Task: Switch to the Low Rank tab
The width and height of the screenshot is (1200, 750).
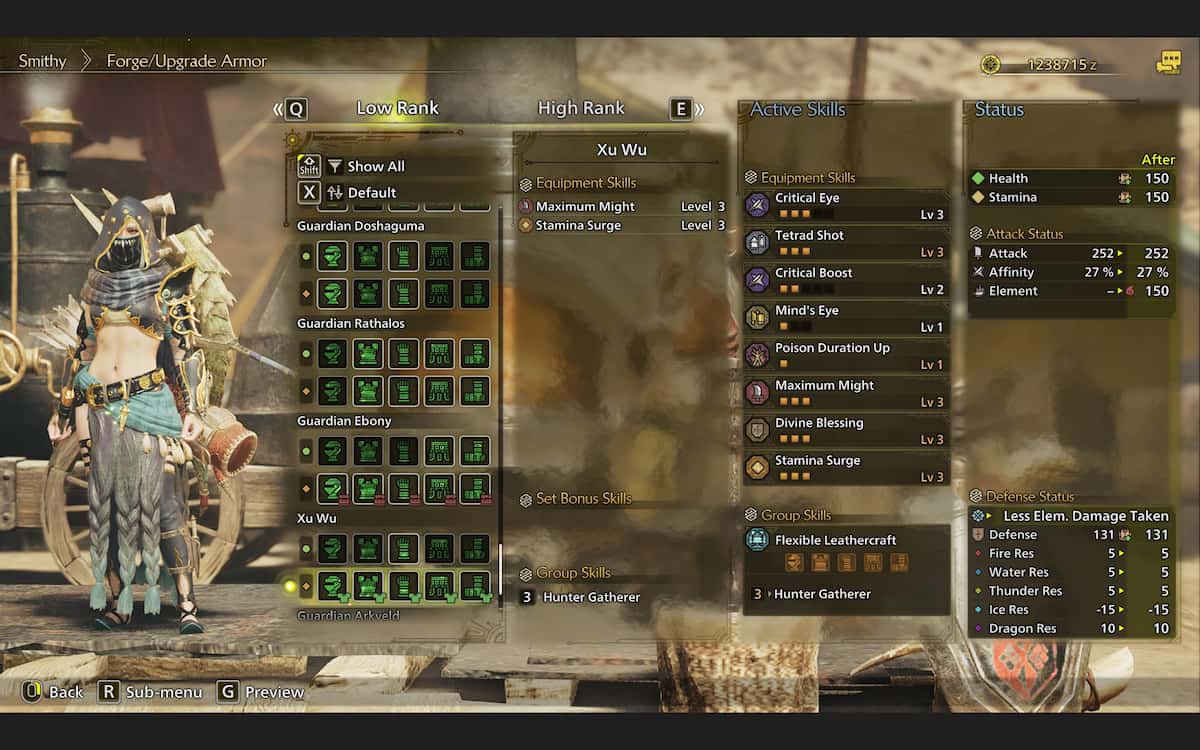Action: point(397,108)
